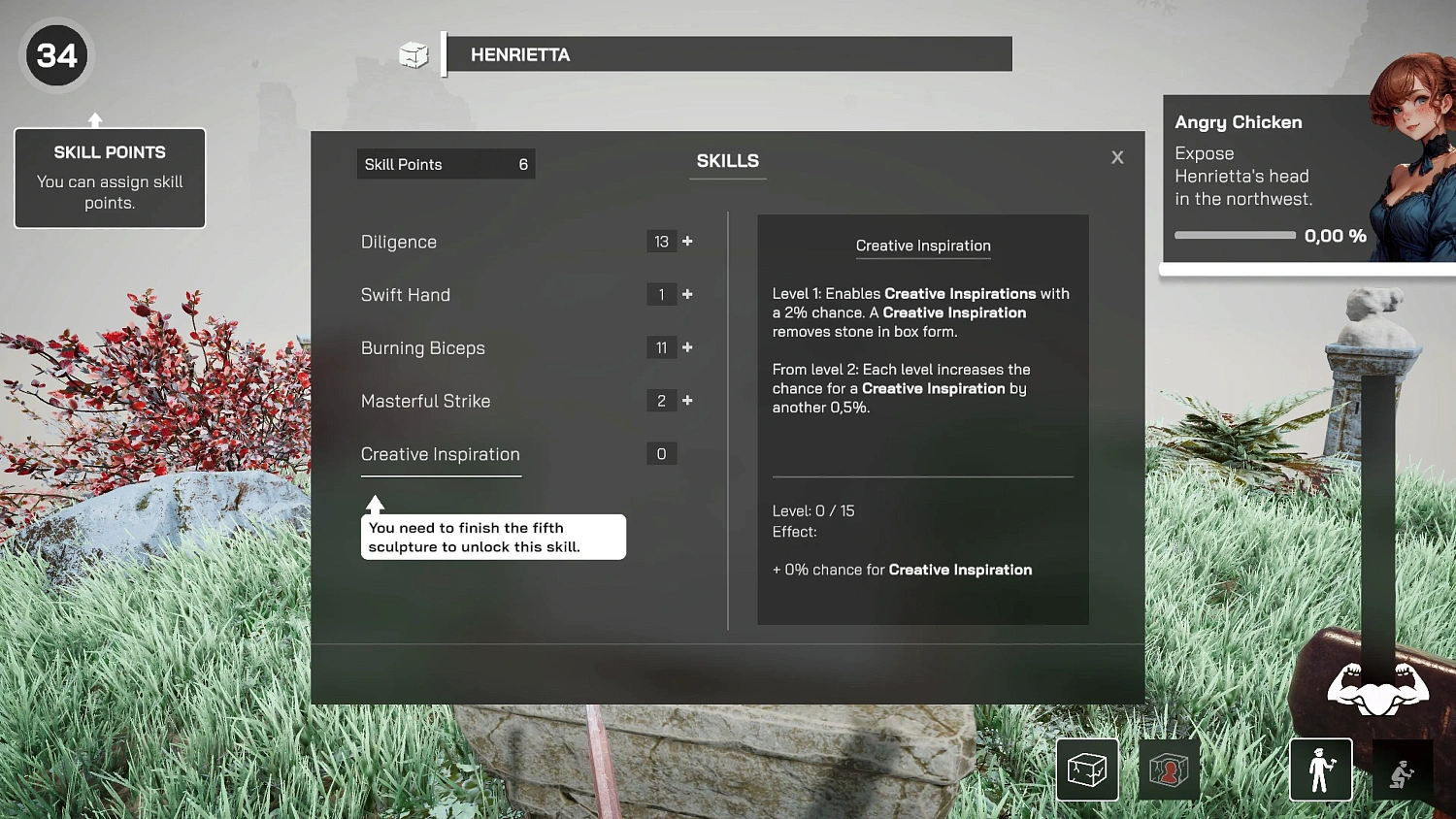Click the Henrietta title bar
Viewport: 1456px width, 819px height.
pos(728,54)
